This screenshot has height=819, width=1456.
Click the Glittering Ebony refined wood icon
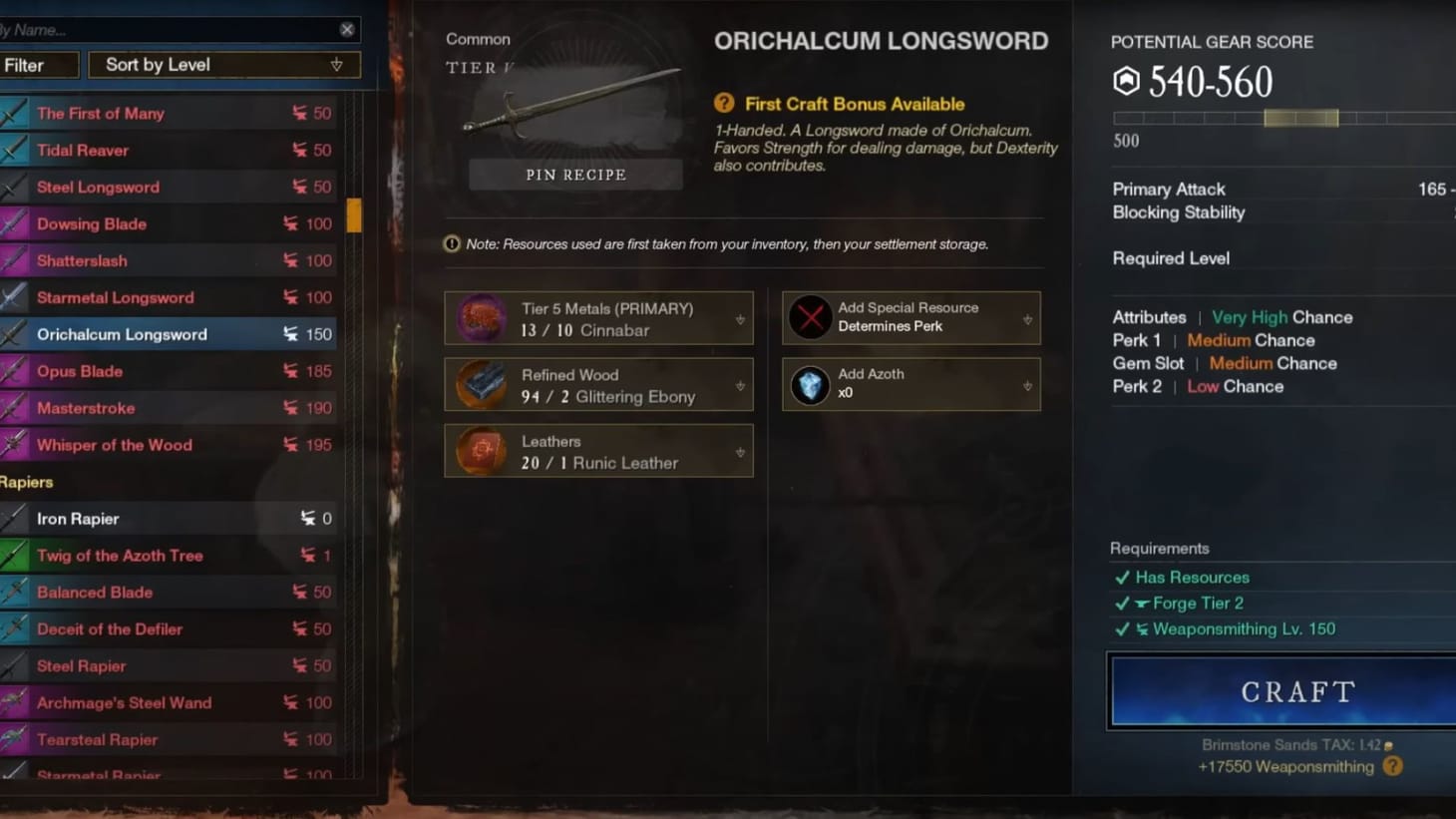coord(480,384)
